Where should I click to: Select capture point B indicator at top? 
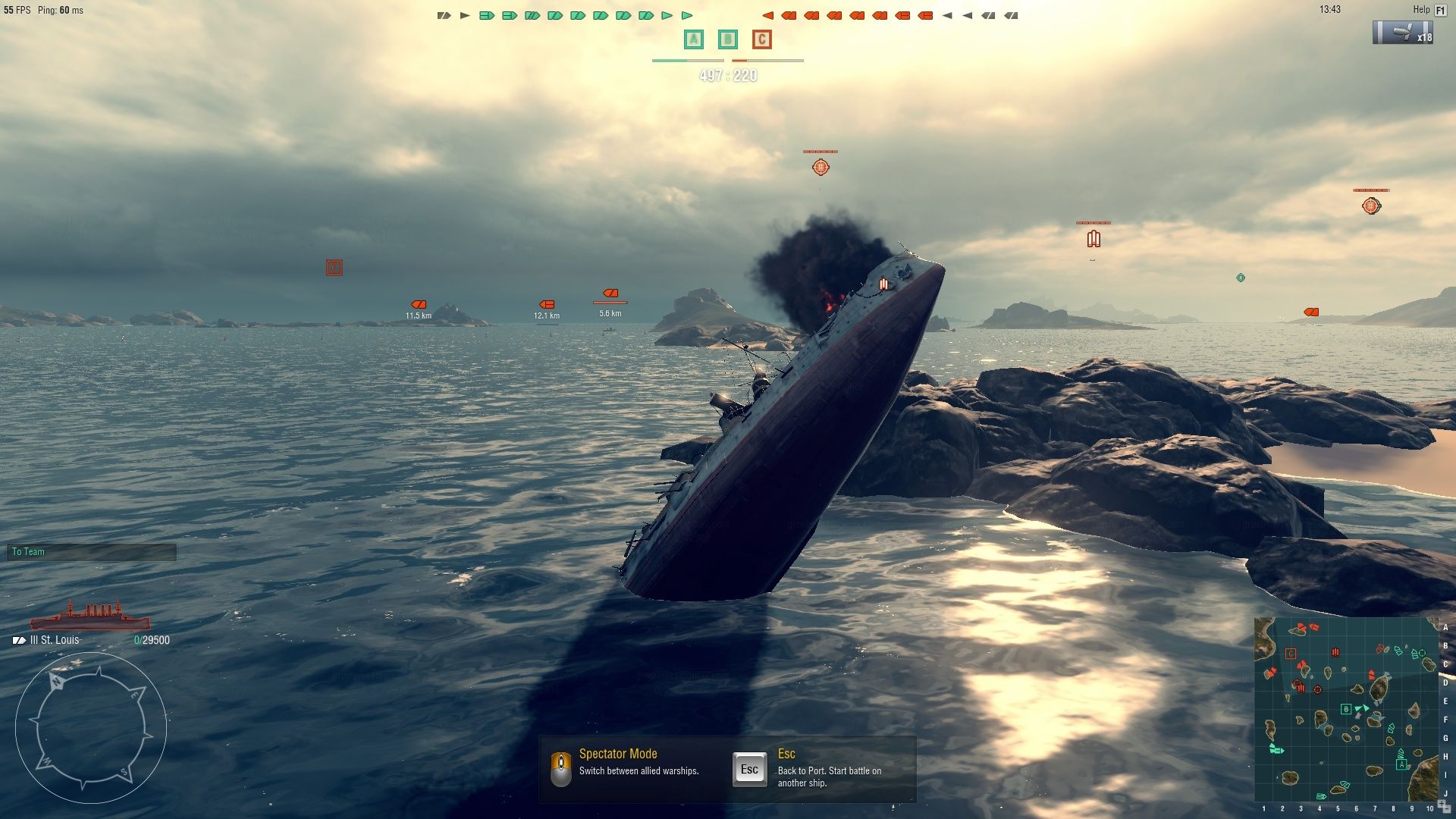click(728, 39)
